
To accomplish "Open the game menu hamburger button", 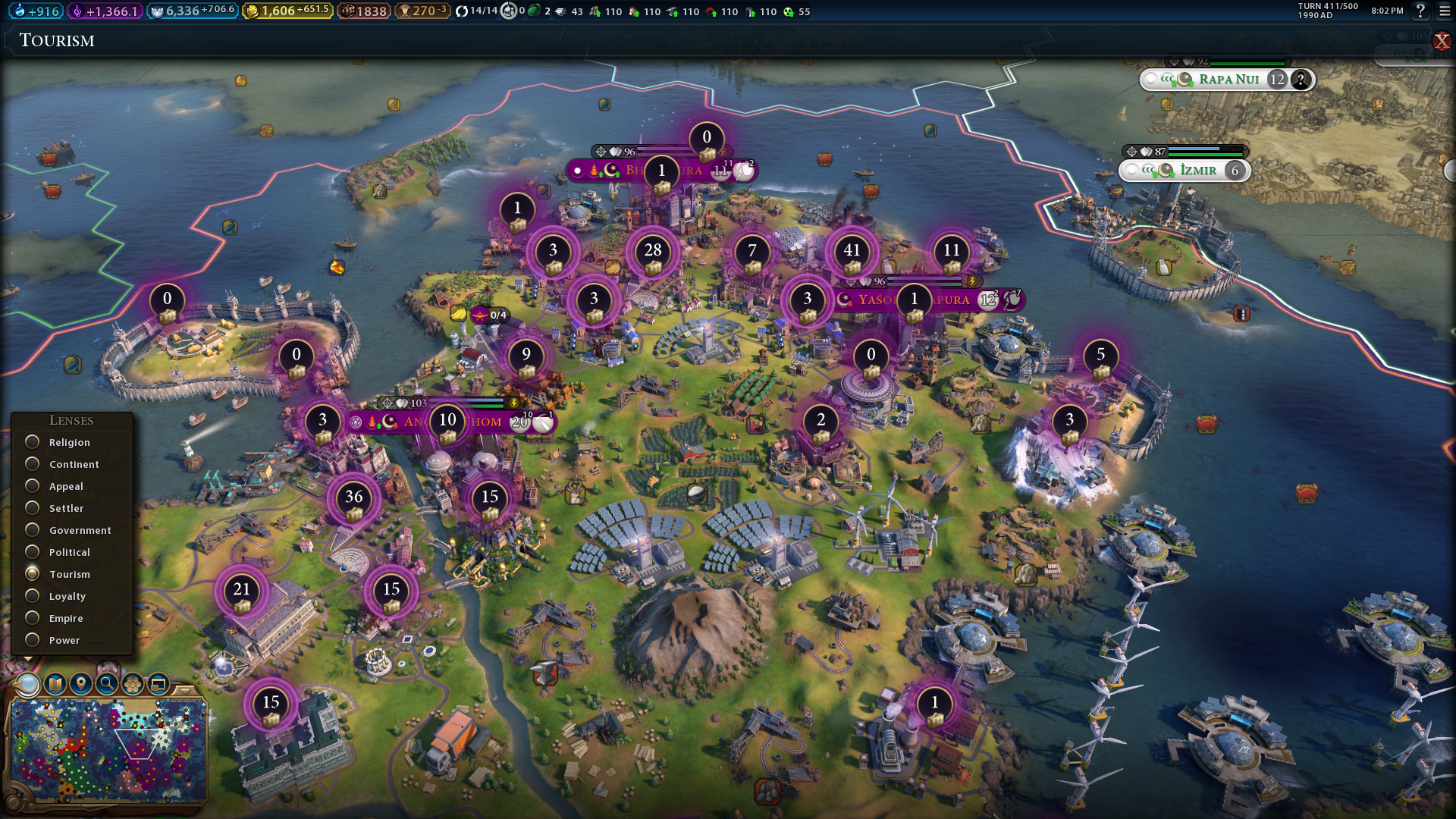I will click(1444, 11).
